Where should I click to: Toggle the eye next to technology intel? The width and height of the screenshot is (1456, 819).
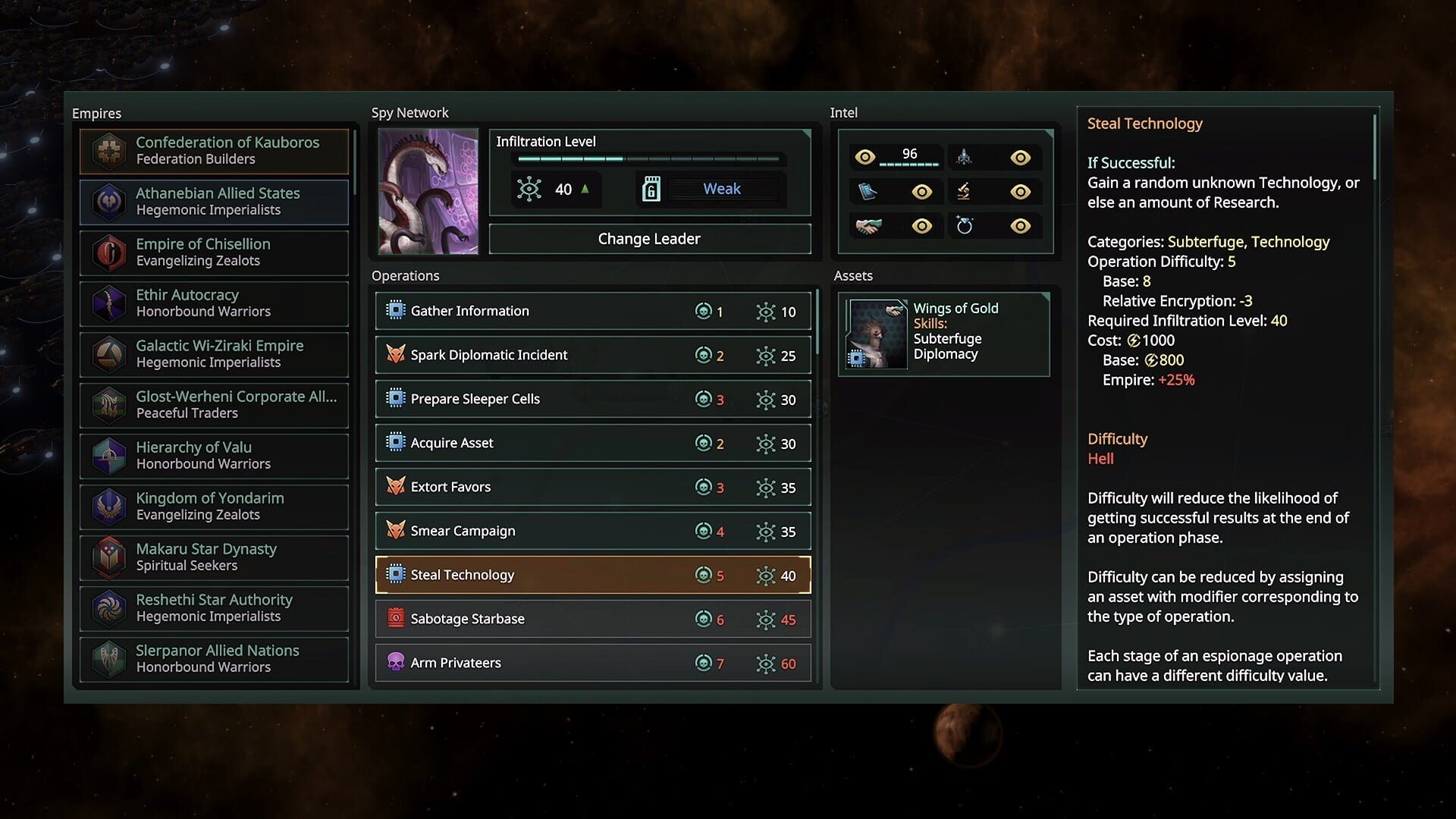pos(1021,191)
